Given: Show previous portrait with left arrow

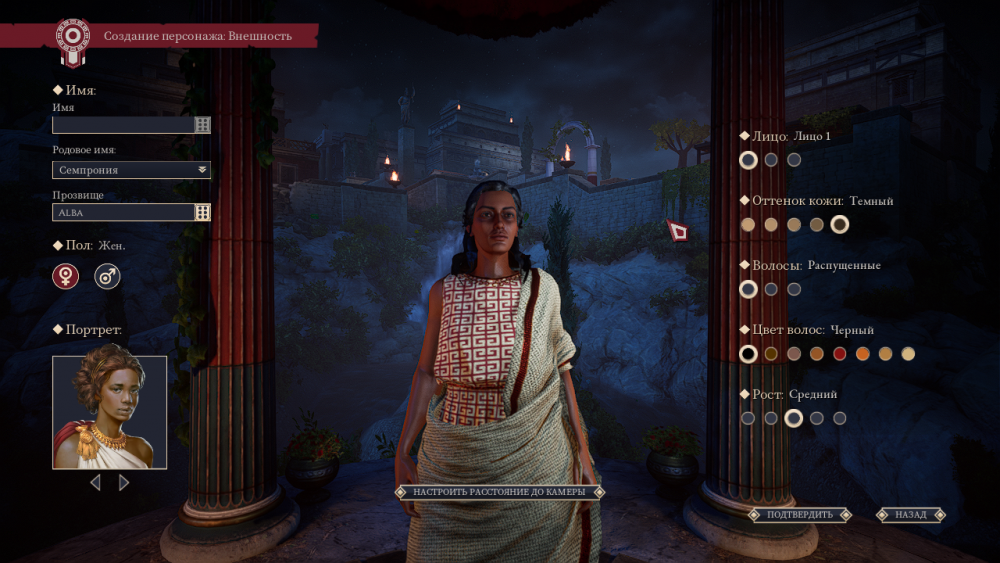Looking at the screenshot, I should [x=95, y=483].
